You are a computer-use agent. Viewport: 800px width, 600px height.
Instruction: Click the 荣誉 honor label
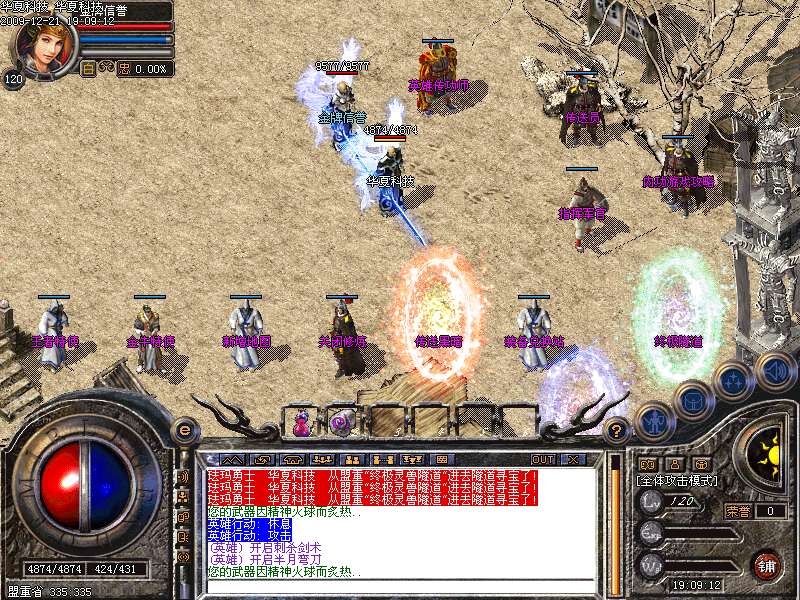738,511
